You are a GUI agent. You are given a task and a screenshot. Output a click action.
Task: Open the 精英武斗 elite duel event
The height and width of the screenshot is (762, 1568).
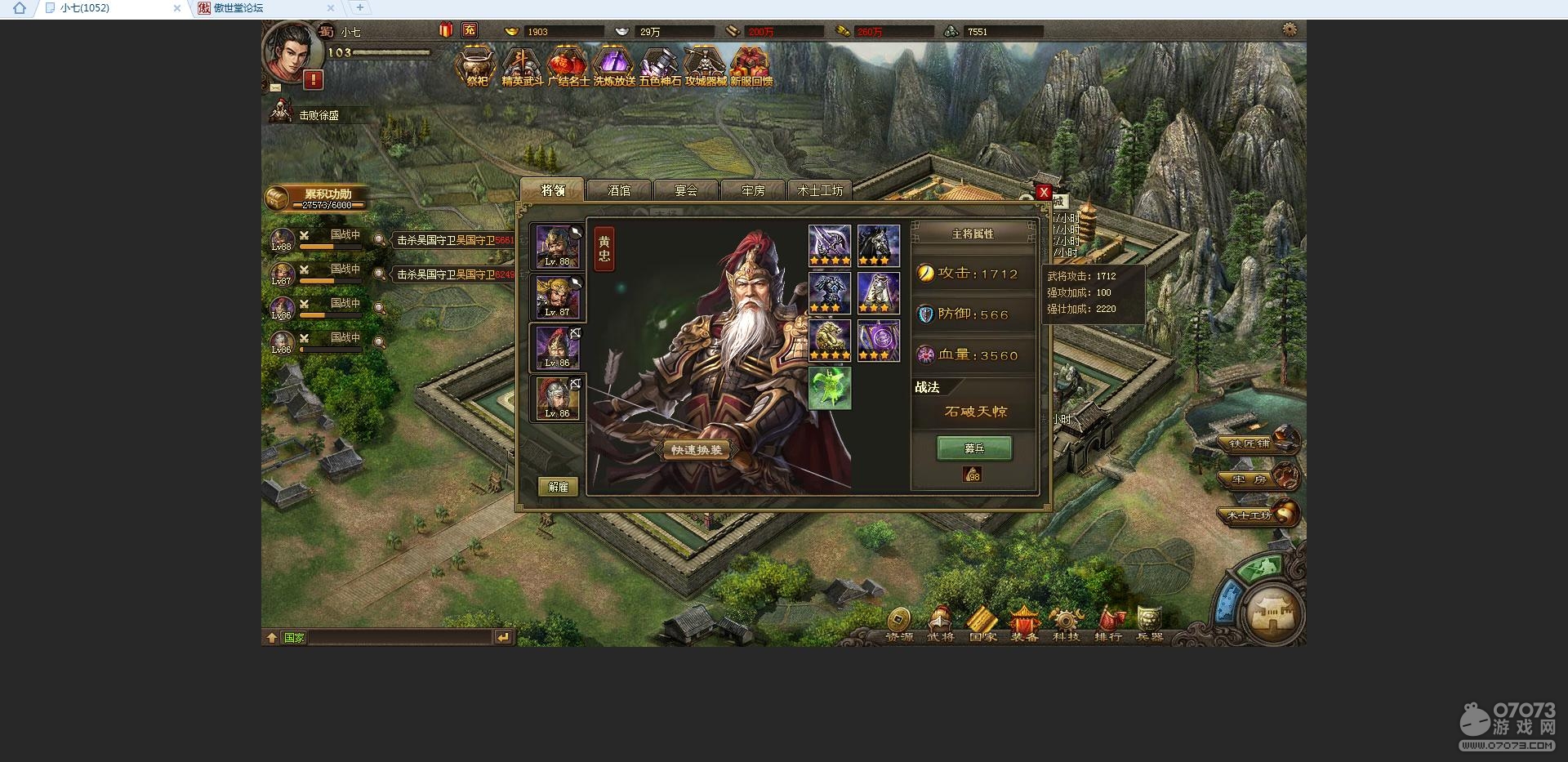click(522, 65)
